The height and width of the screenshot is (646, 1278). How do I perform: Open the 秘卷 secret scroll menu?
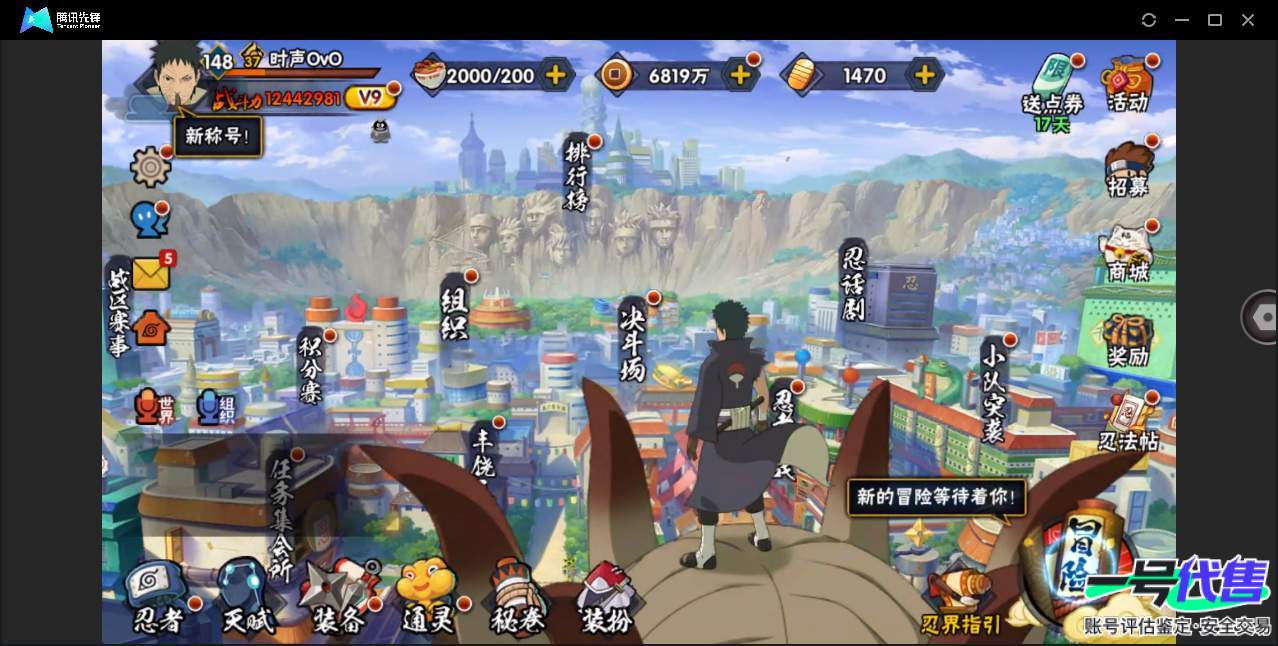point(518,600)
